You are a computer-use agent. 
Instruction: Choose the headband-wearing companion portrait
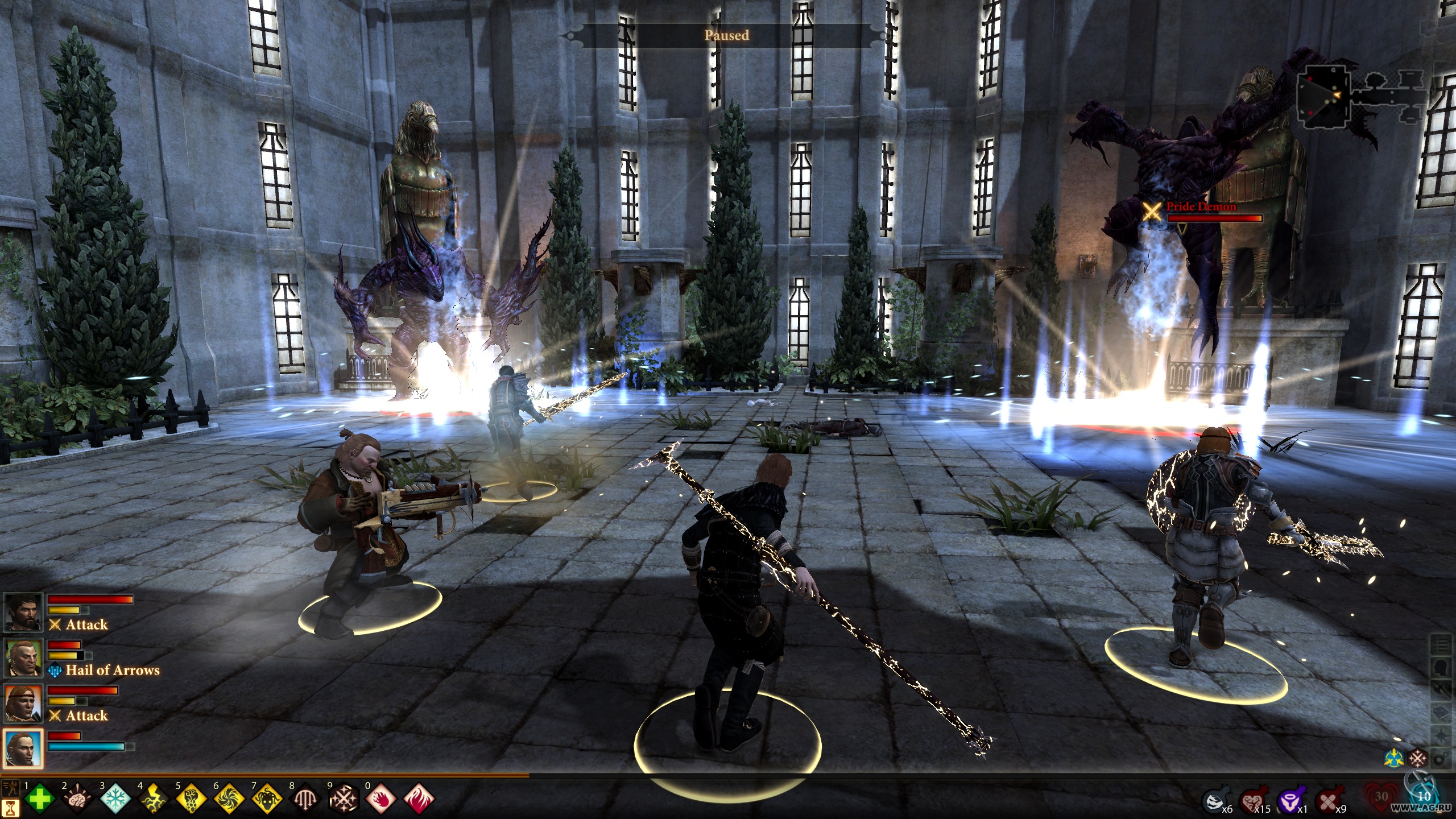[x=23, y=704]
